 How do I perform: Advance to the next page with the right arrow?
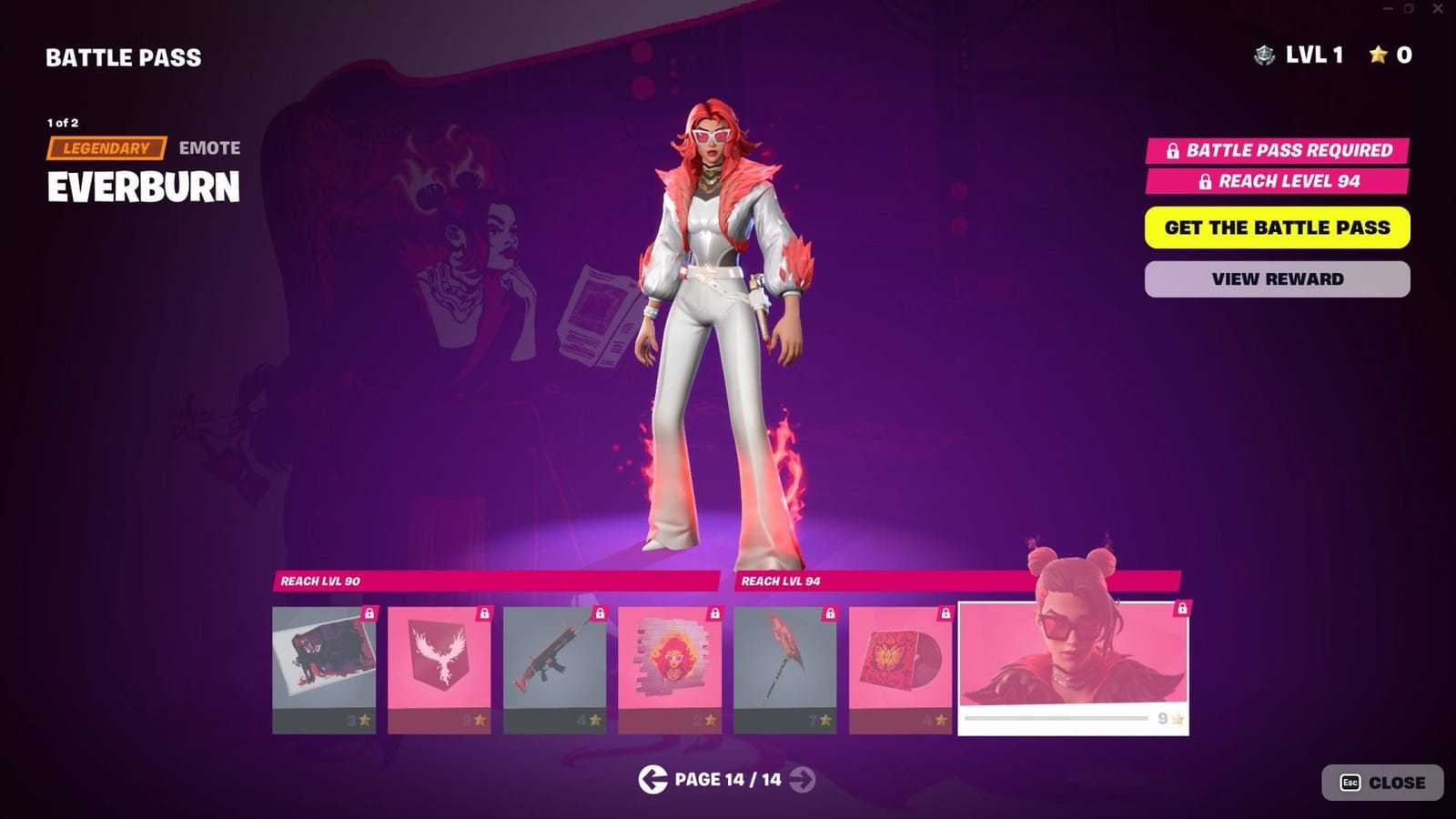(802, 780)
